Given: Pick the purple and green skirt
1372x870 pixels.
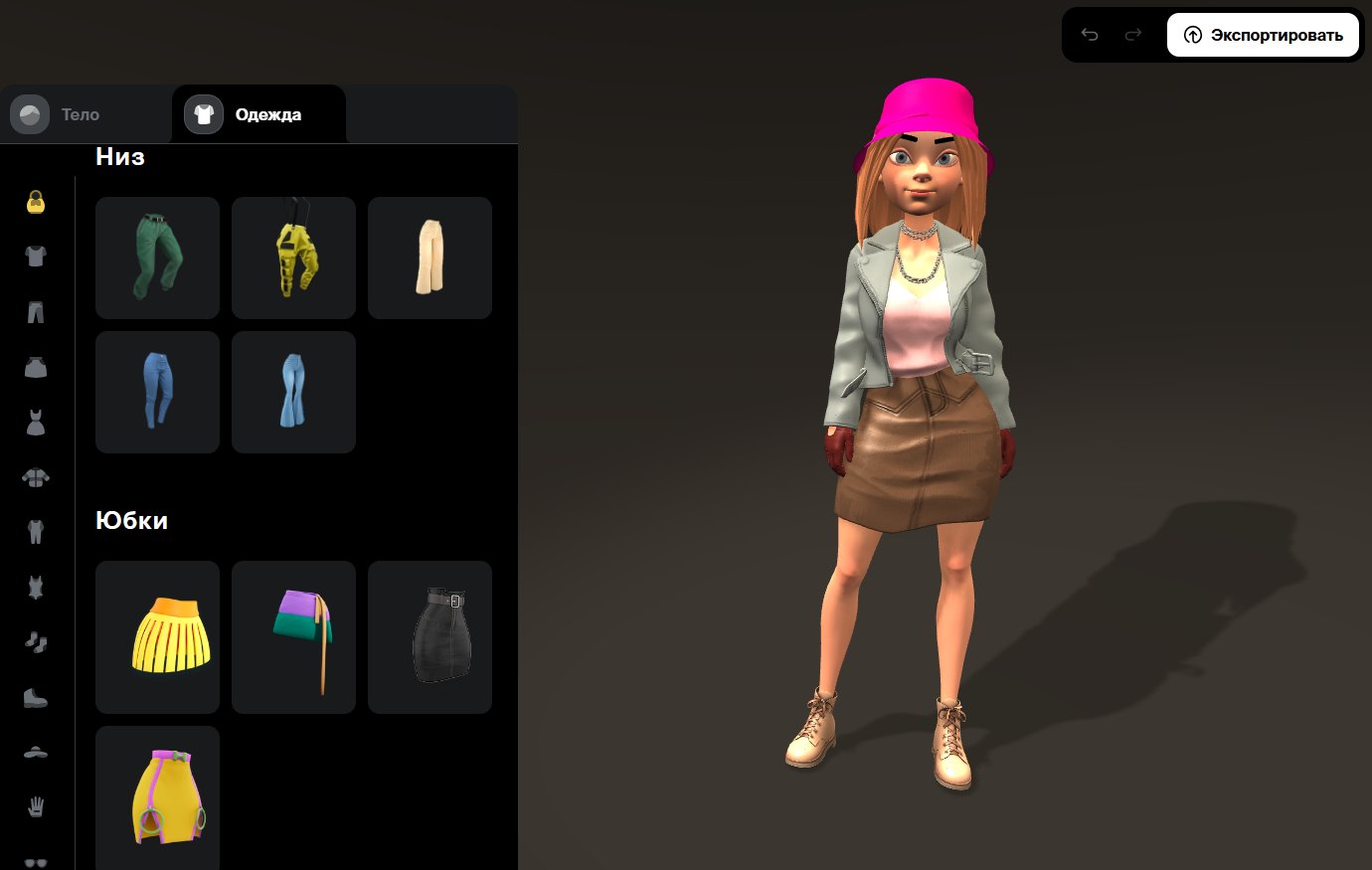Looking at the screenshot, I should pyautogui.click(x=293, y=636).
